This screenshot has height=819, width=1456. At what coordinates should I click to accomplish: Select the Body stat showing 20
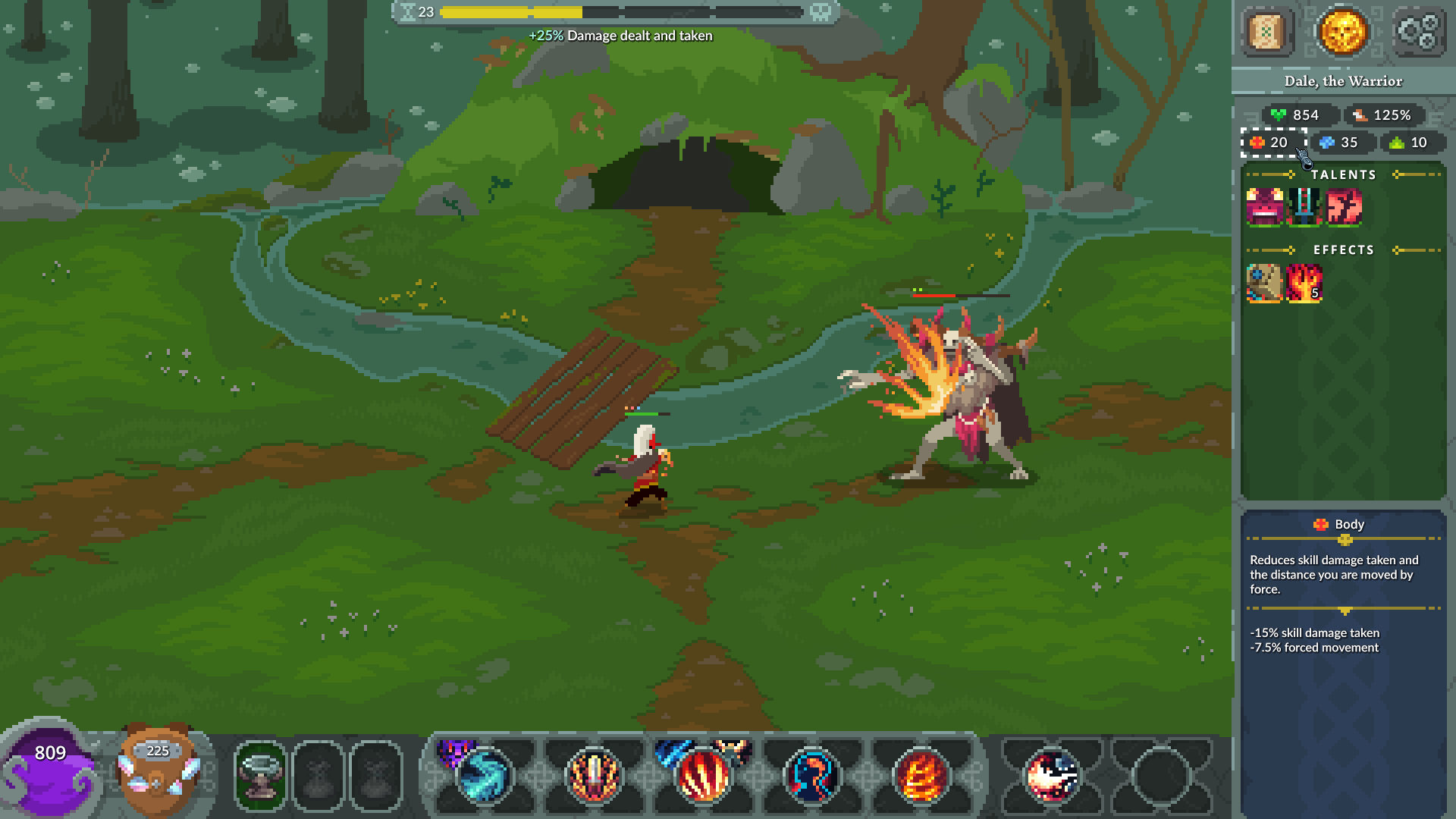(1273, 143)
